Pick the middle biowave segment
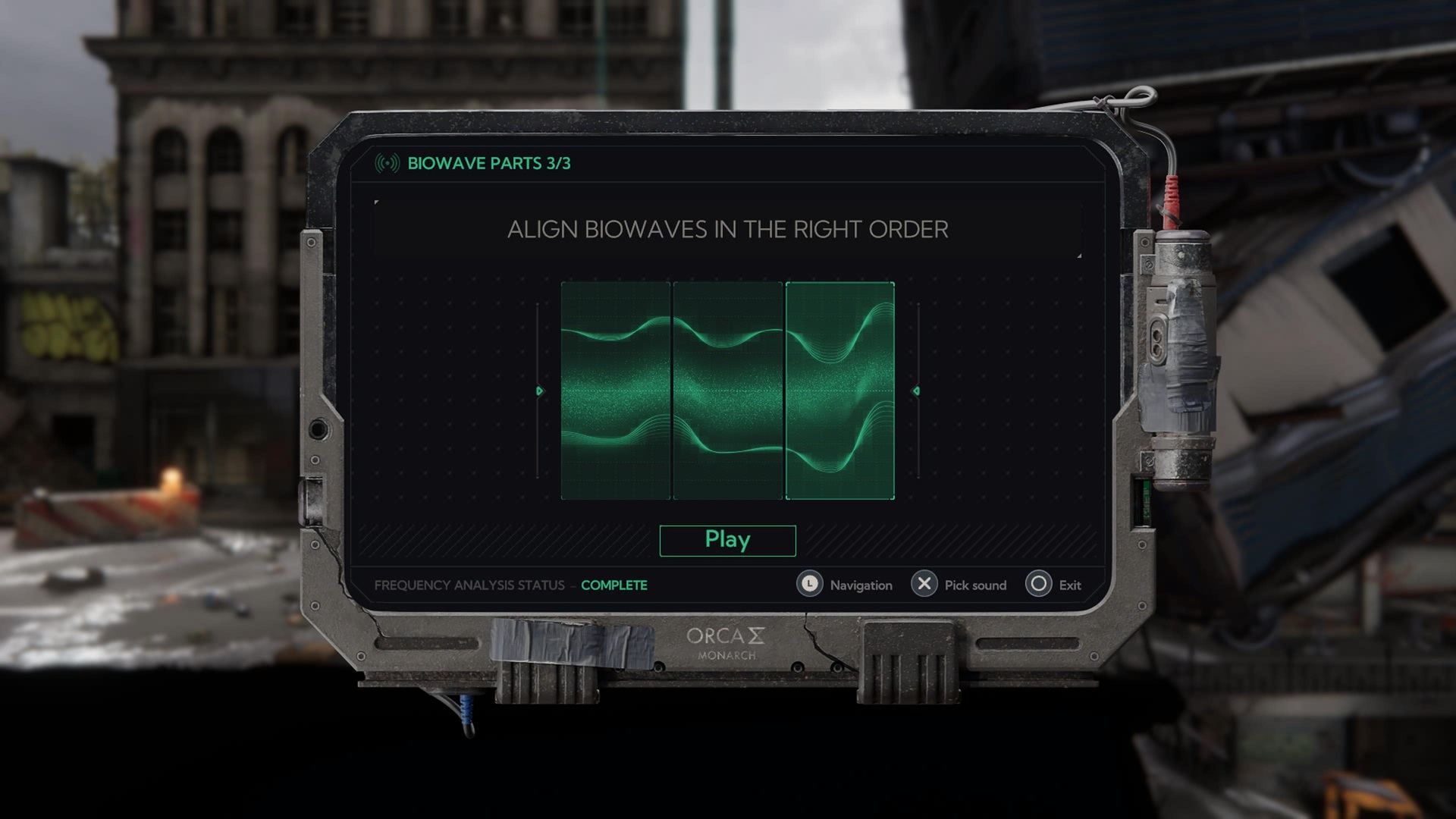 click(x=728, y=391)
